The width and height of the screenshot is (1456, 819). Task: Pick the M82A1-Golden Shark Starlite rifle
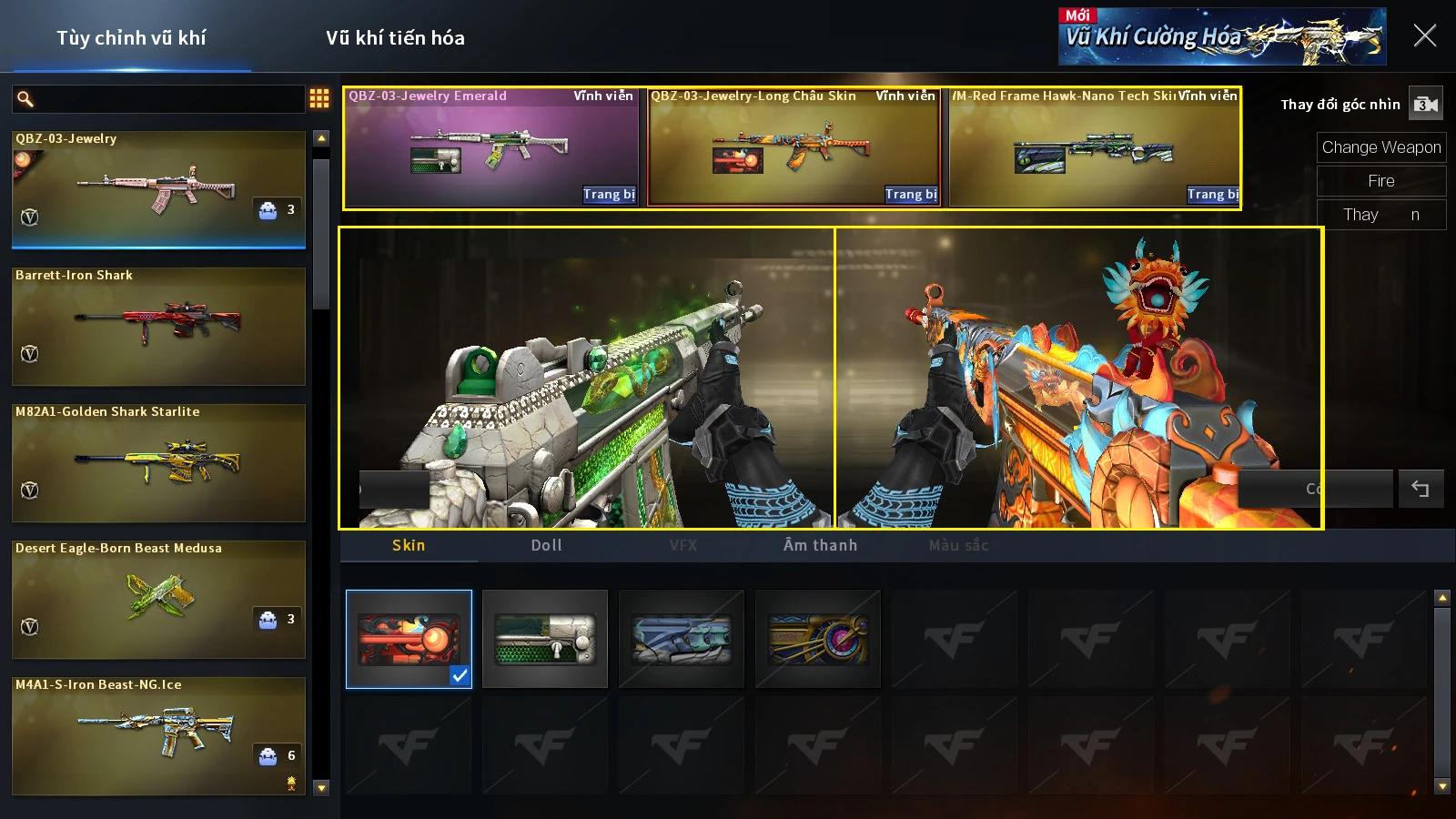(158, 462)
